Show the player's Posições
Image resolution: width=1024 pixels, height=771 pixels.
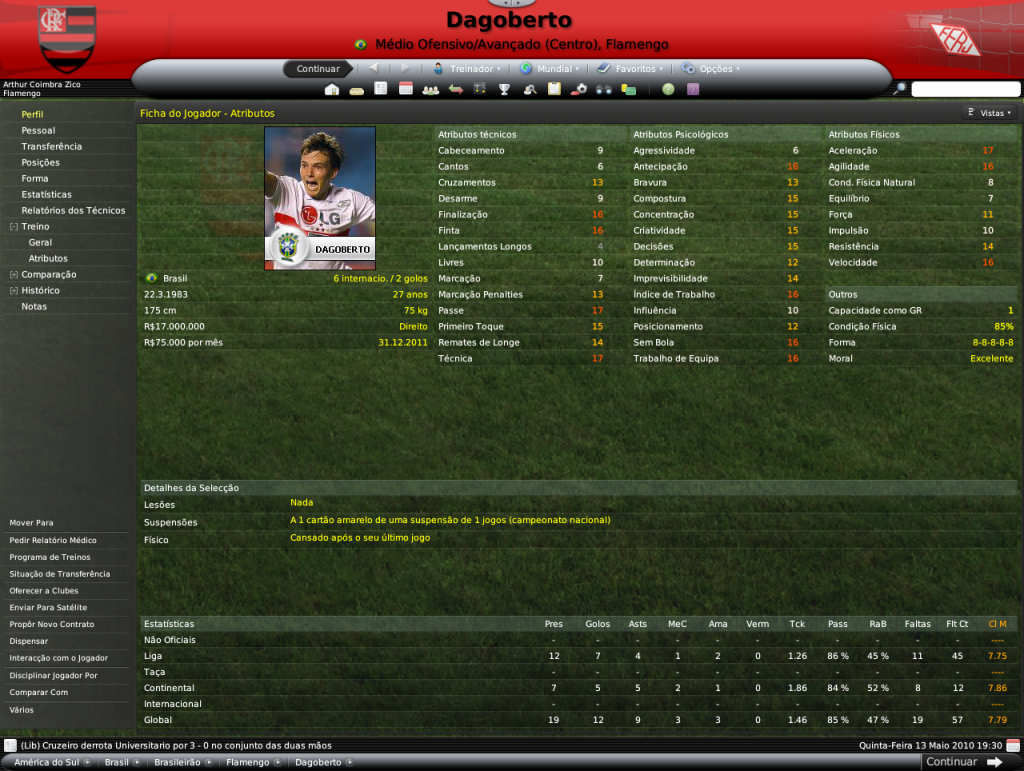(40, 162)
